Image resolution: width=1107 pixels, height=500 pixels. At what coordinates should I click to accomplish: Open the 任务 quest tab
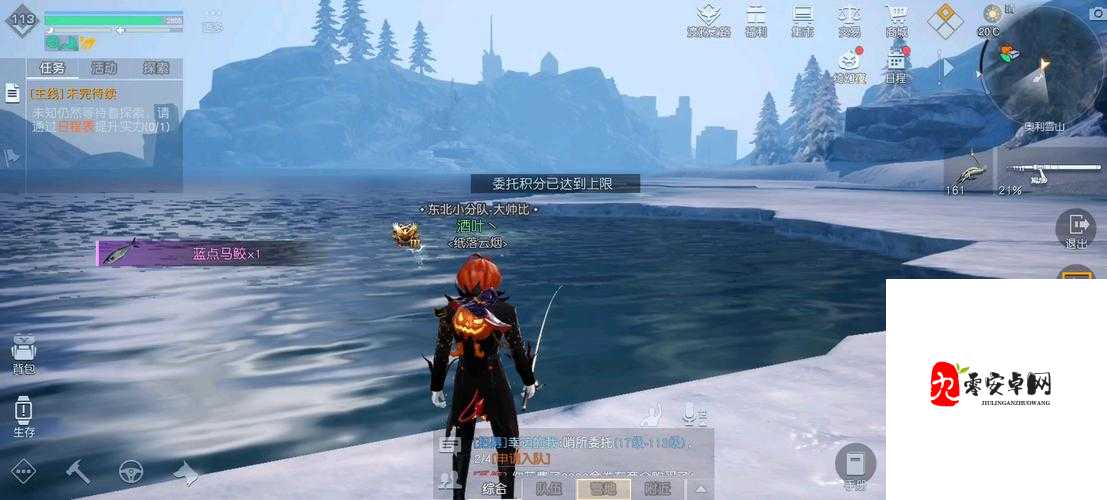point(51,68)
